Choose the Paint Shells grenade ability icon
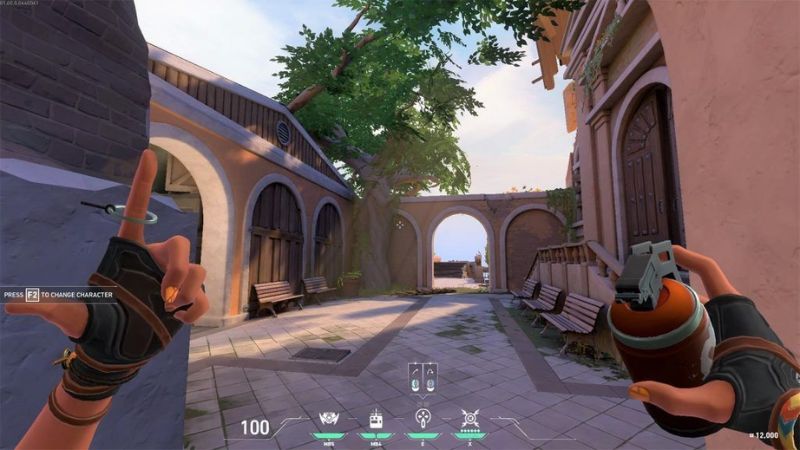The width and height of the screenshot is (800, 450). point(421,419)
